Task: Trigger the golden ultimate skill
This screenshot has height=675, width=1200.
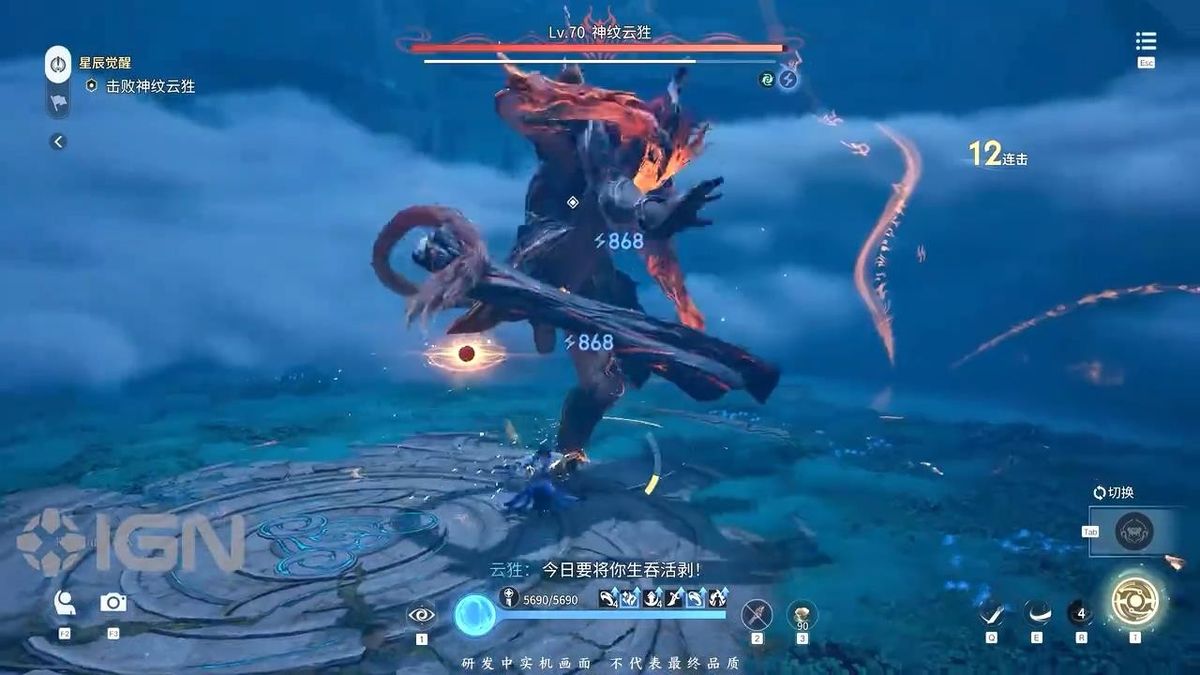Action: tap(1135, 603)
